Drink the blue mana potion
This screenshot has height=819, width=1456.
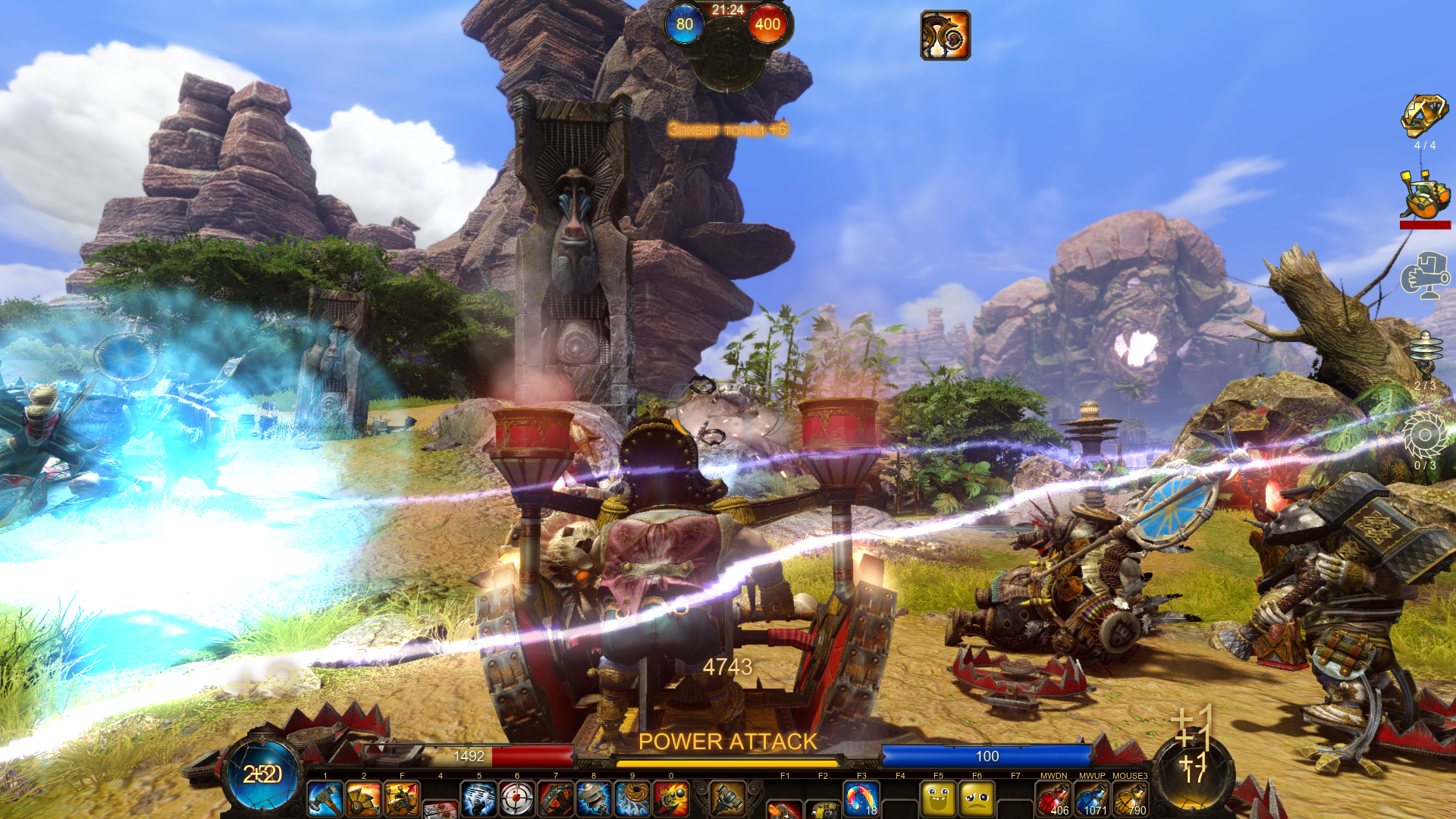click(x=1092, y=799)
